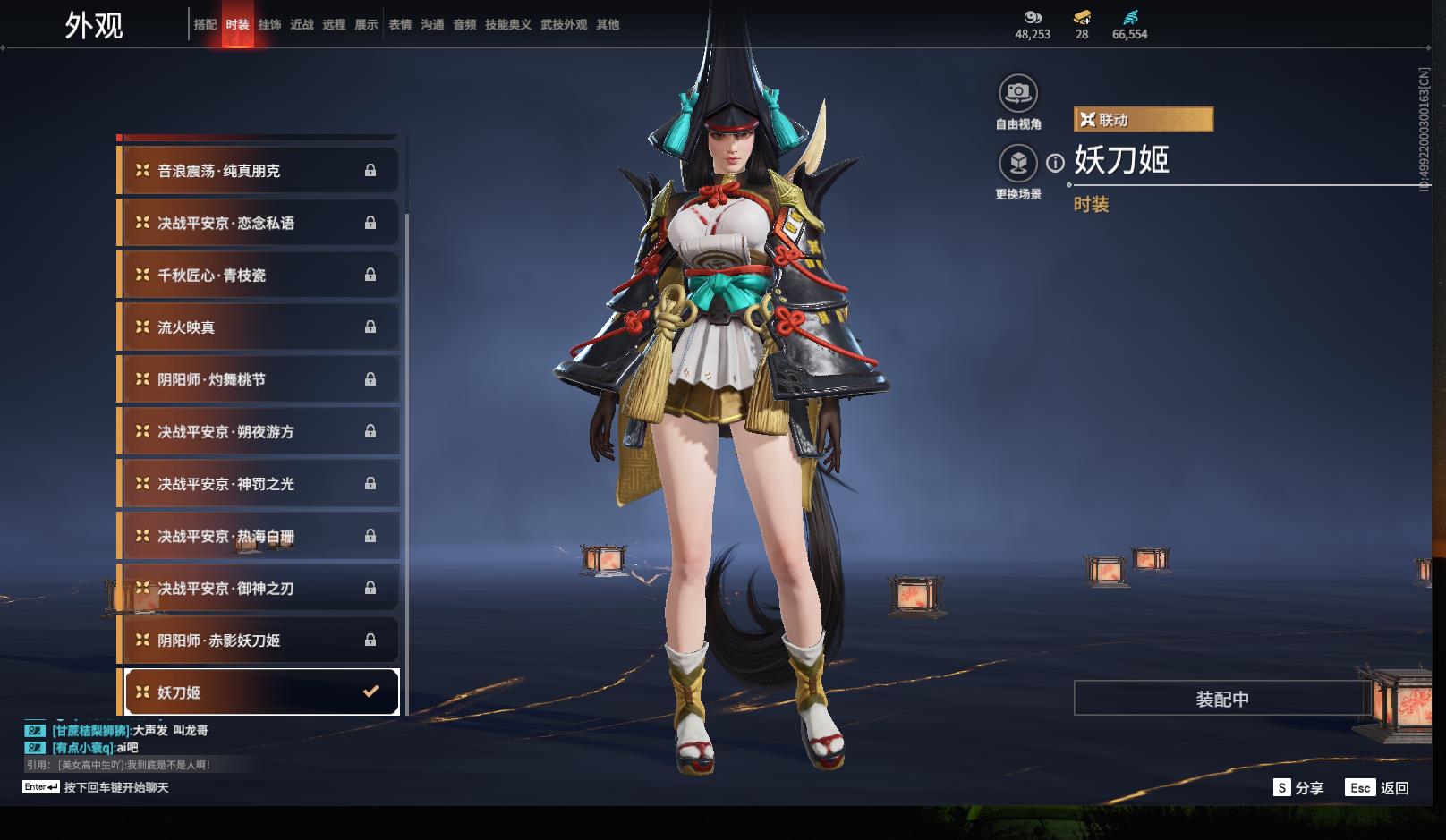Switch to the 搭配 tab

[205, 25]
